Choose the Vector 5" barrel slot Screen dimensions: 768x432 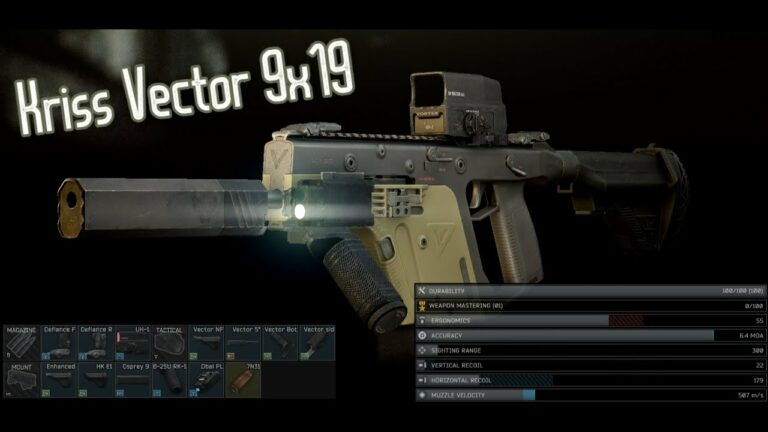(244, 342)
